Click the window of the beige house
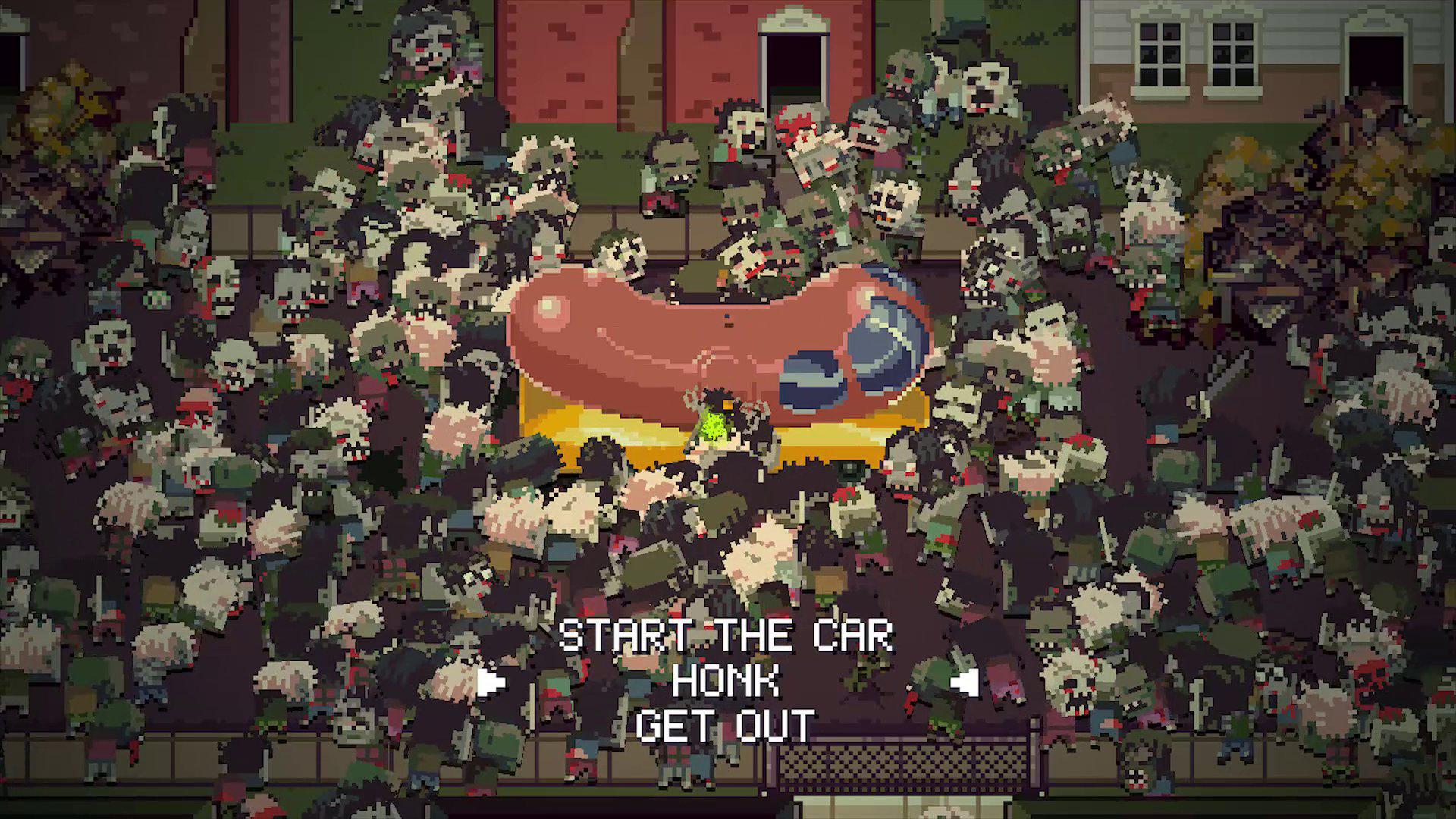This screenshot has height=819, width=1456. click(1160, 53)
